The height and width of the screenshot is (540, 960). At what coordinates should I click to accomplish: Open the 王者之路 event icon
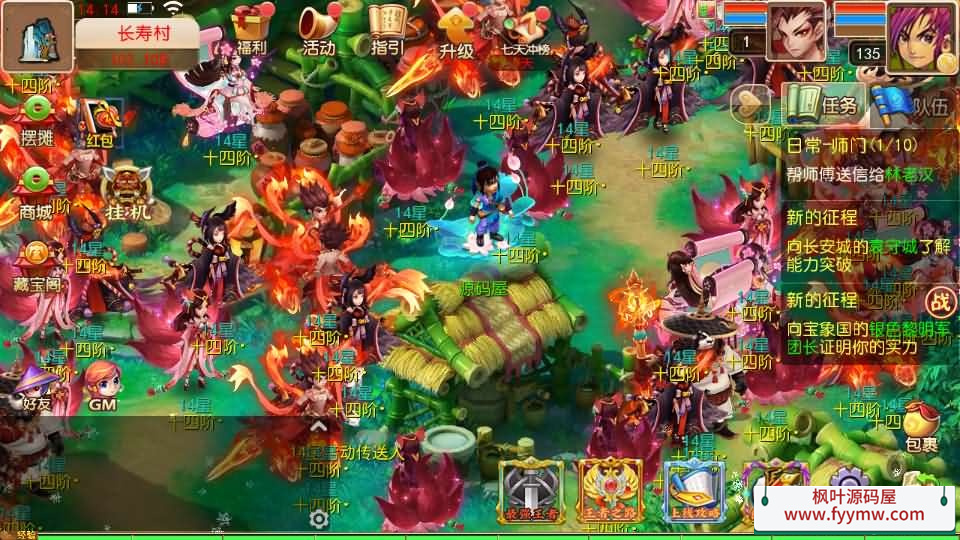pos(611,490)
